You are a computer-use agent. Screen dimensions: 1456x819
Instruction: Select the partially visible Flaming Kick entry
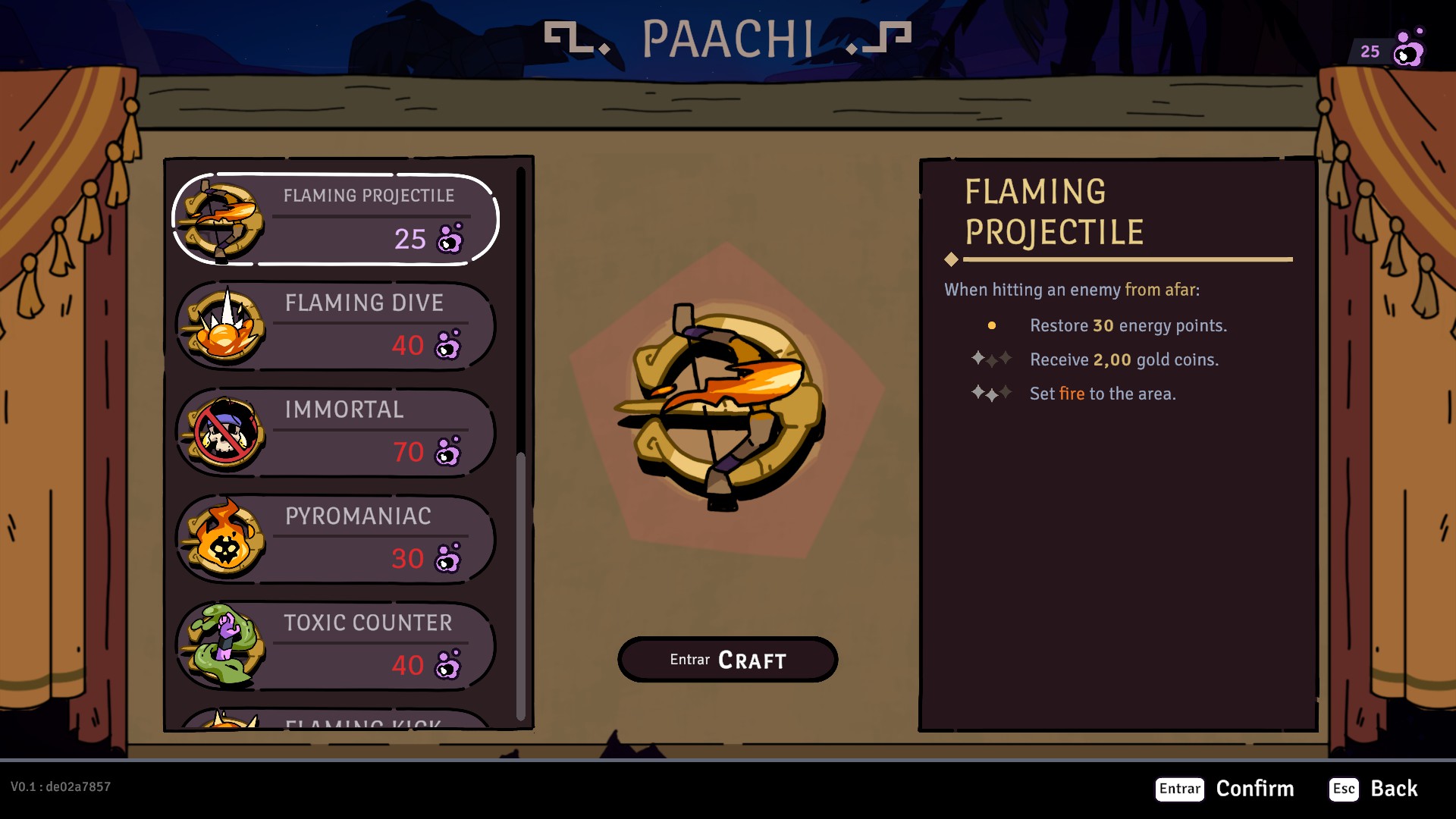click(335, 720)
